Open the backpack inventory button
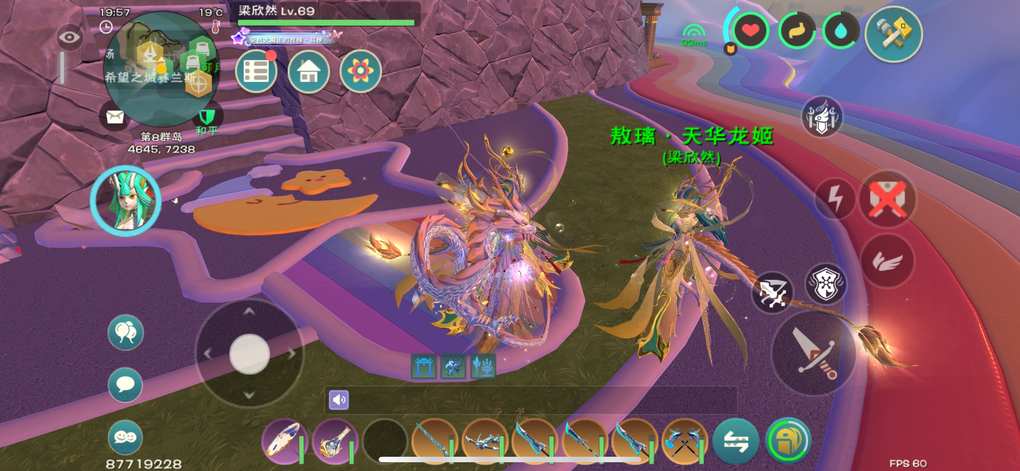The image size is (1020, 471). pos(788,441)
